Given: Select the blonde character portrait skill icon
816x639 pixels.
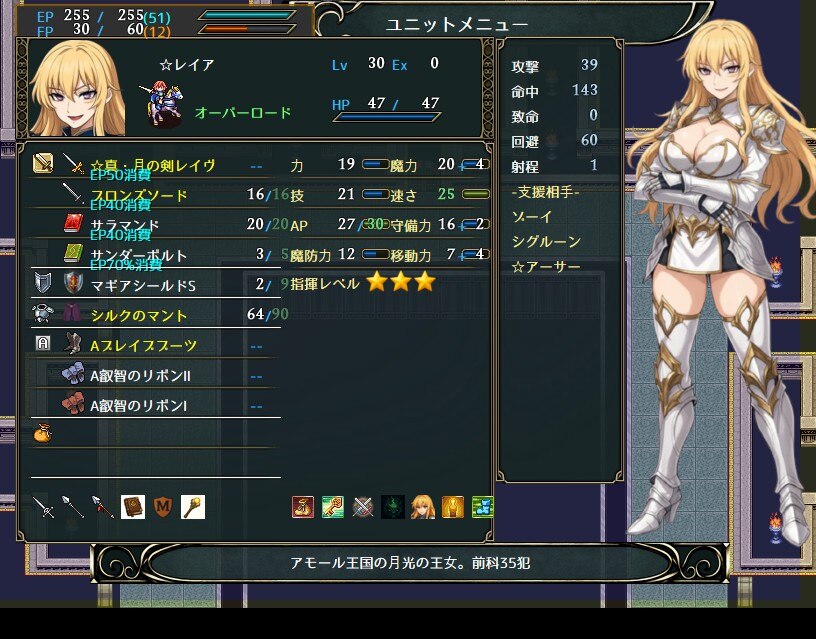Looking at the screenshot, I should coord(423,506).
